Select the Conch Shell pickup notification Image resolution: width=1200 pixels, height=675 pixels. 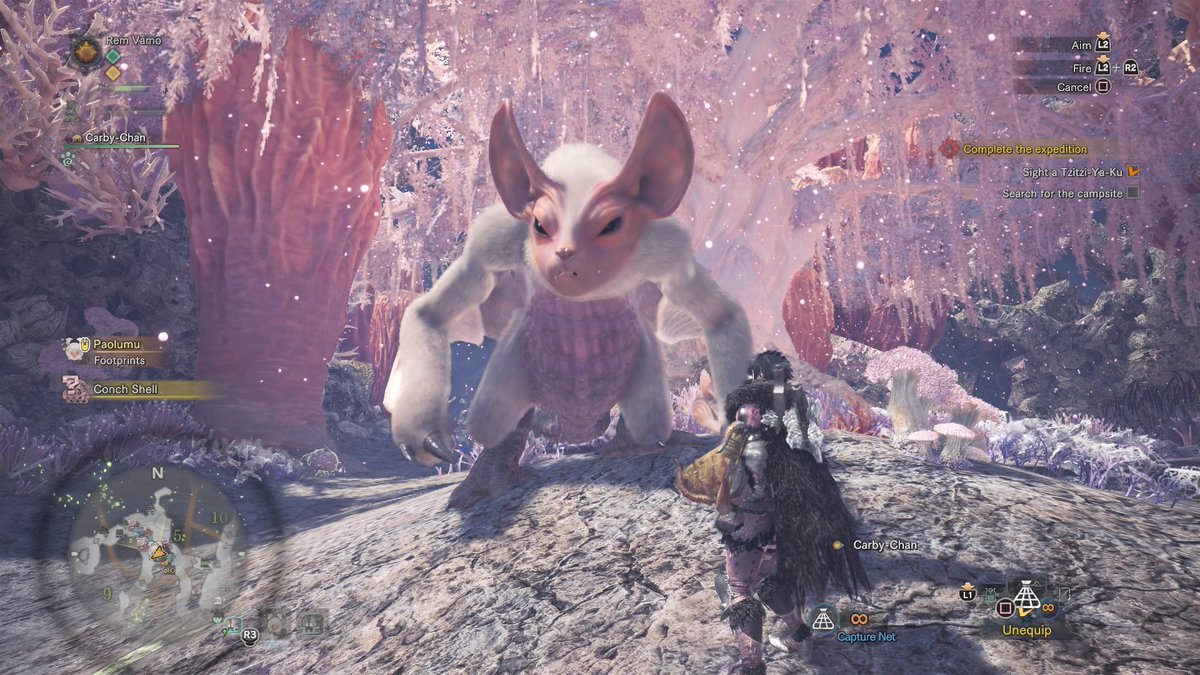(125, 389)
